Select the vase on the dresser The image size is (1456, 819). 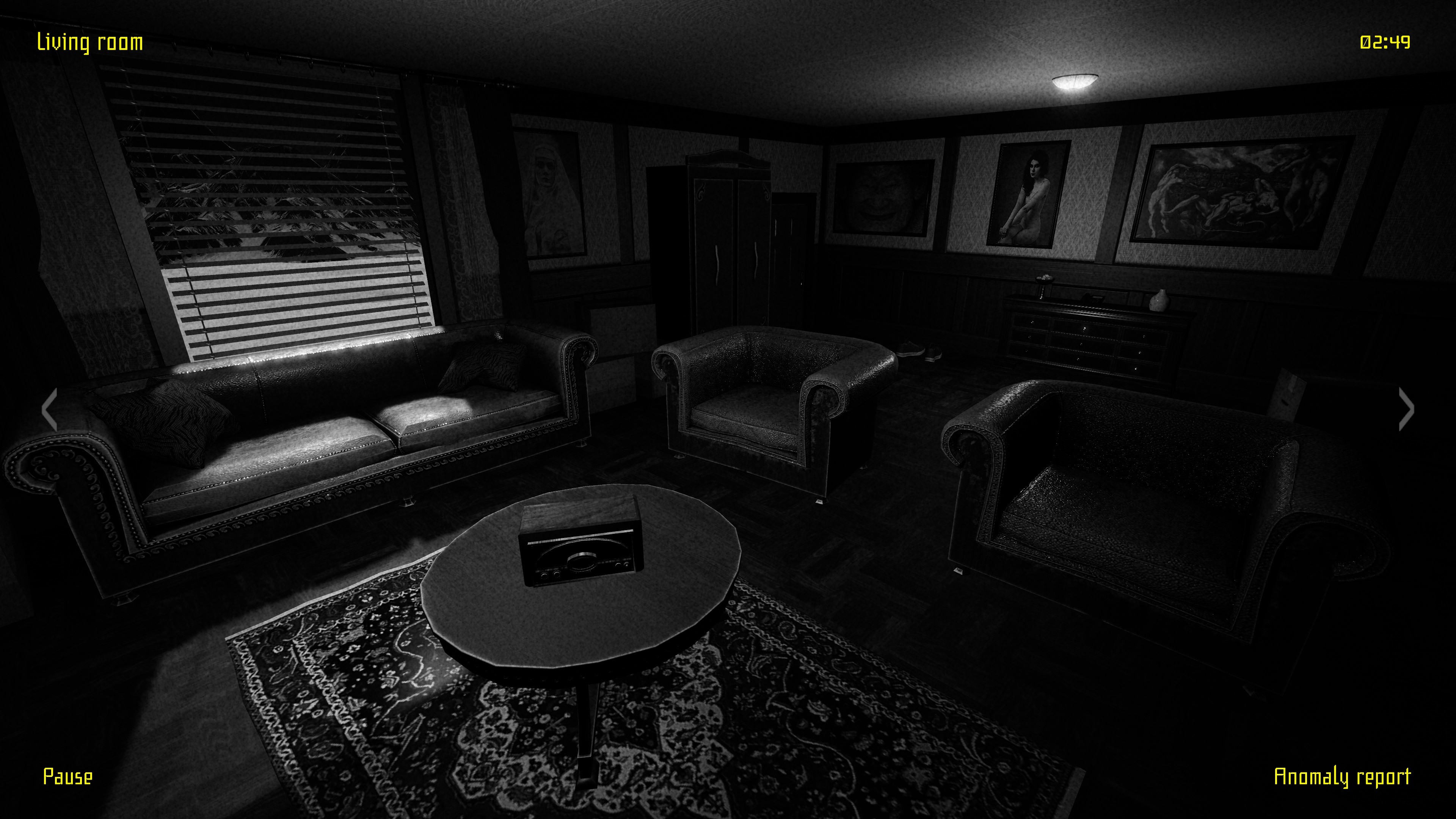pyautogui.click(x=1160, y=300)
